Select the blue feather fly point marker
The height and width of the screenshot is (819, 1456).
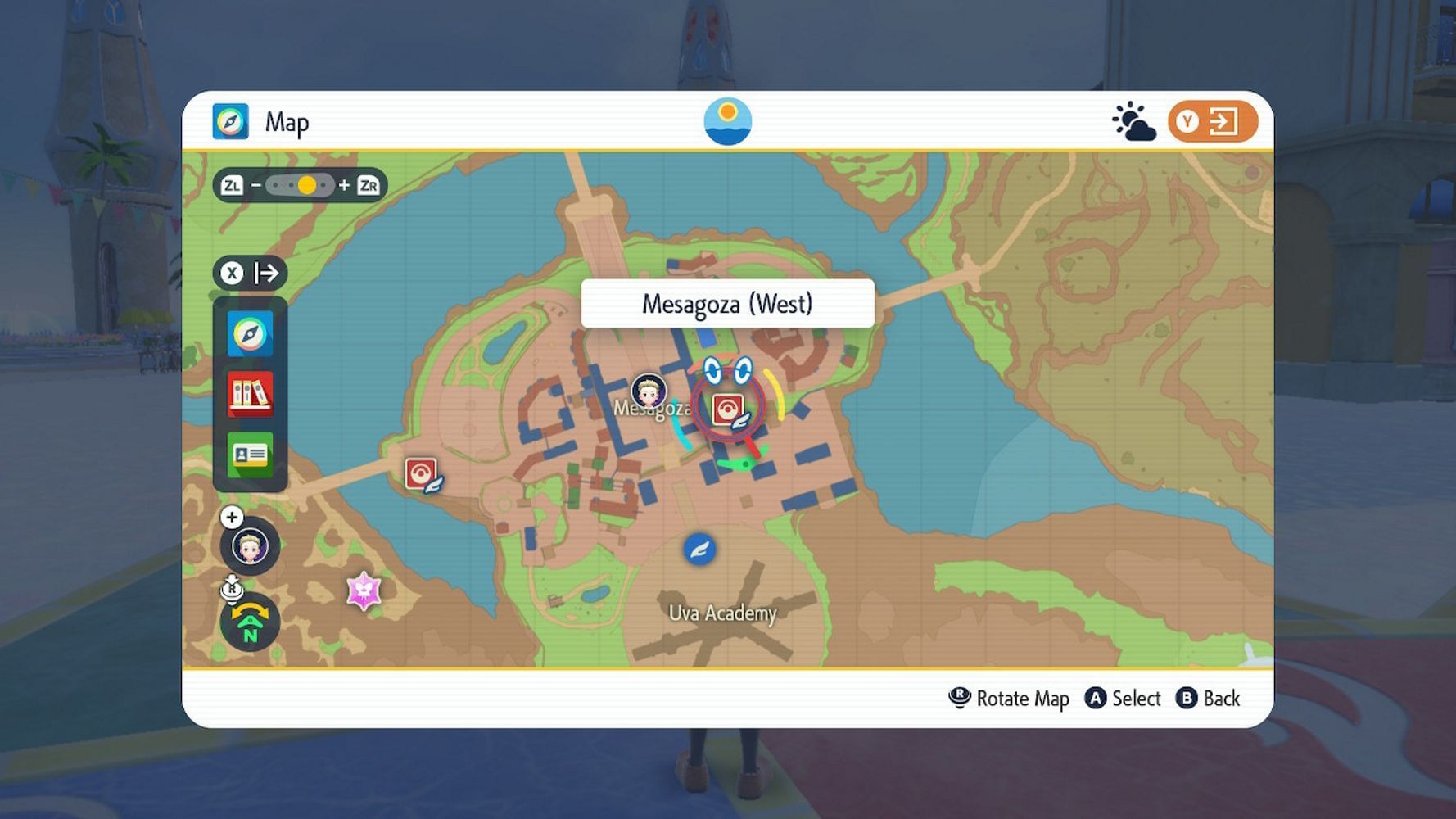coord(699,549)
